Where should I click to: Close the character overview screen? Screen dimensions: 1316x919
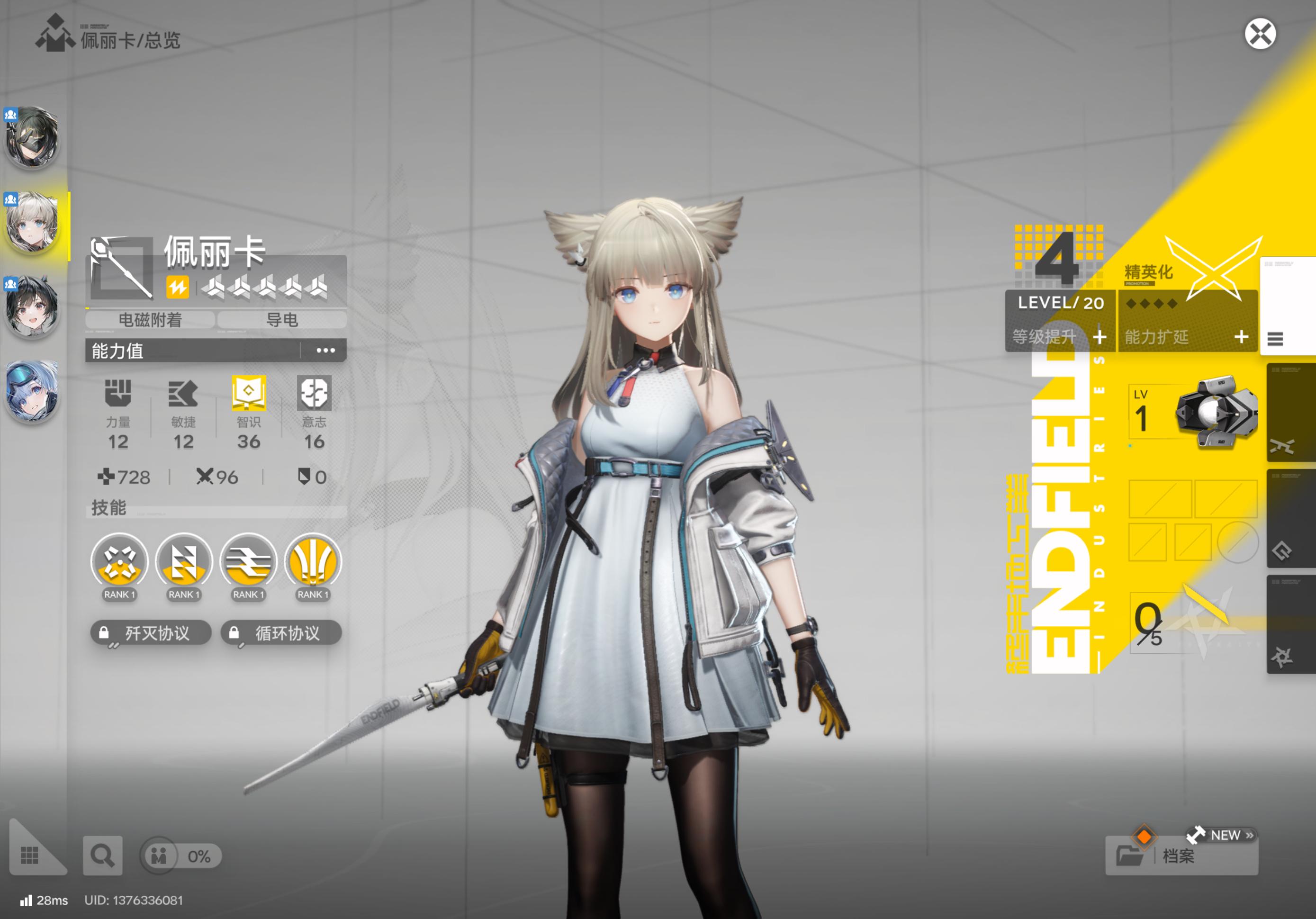coord(1260,35)
